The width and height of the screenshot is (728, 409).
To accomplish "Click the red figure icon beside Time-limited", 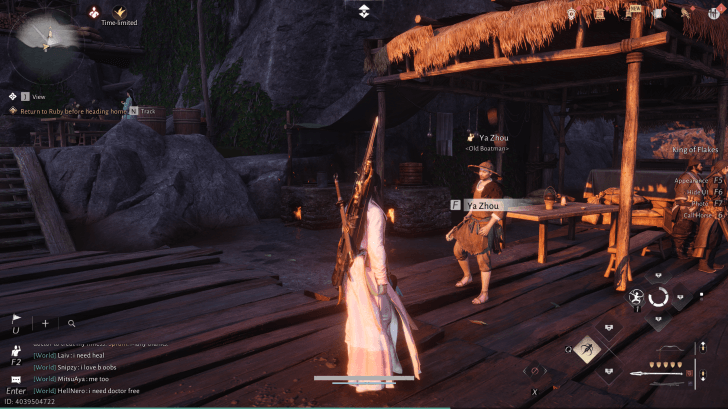I will pos(95,12).
